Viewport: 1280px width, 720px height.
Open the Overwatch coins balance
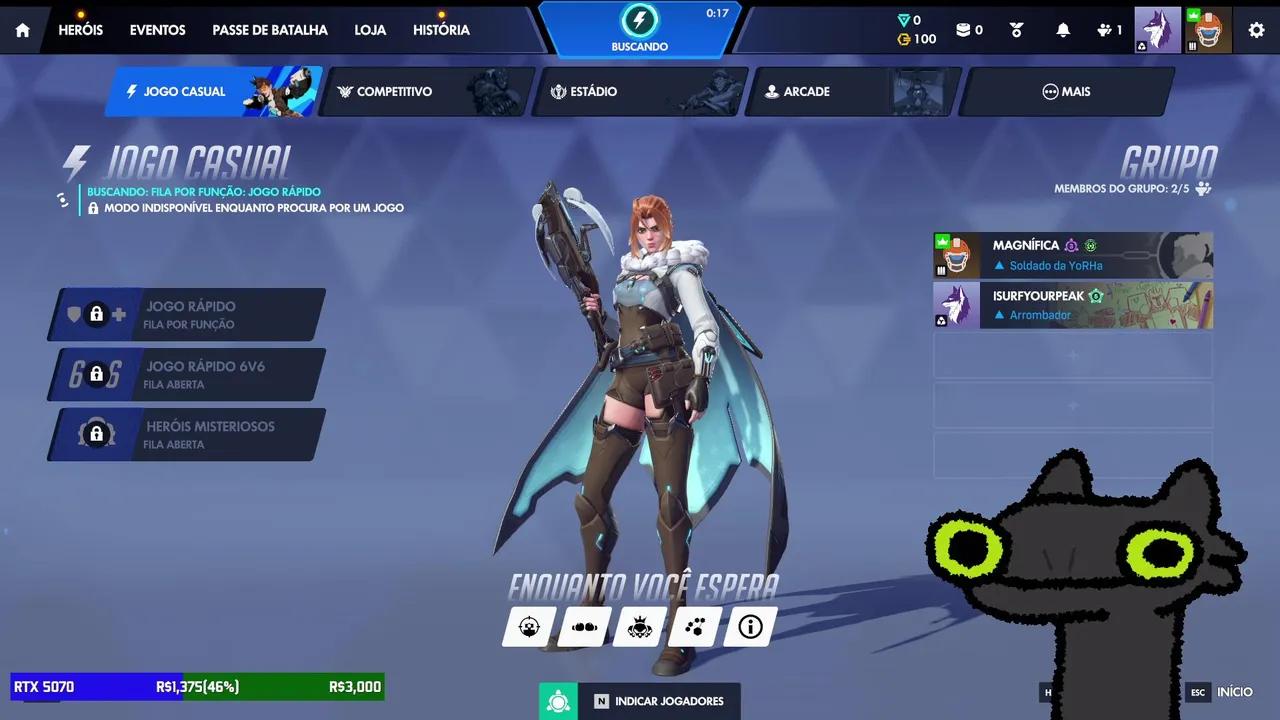[913, 39]
